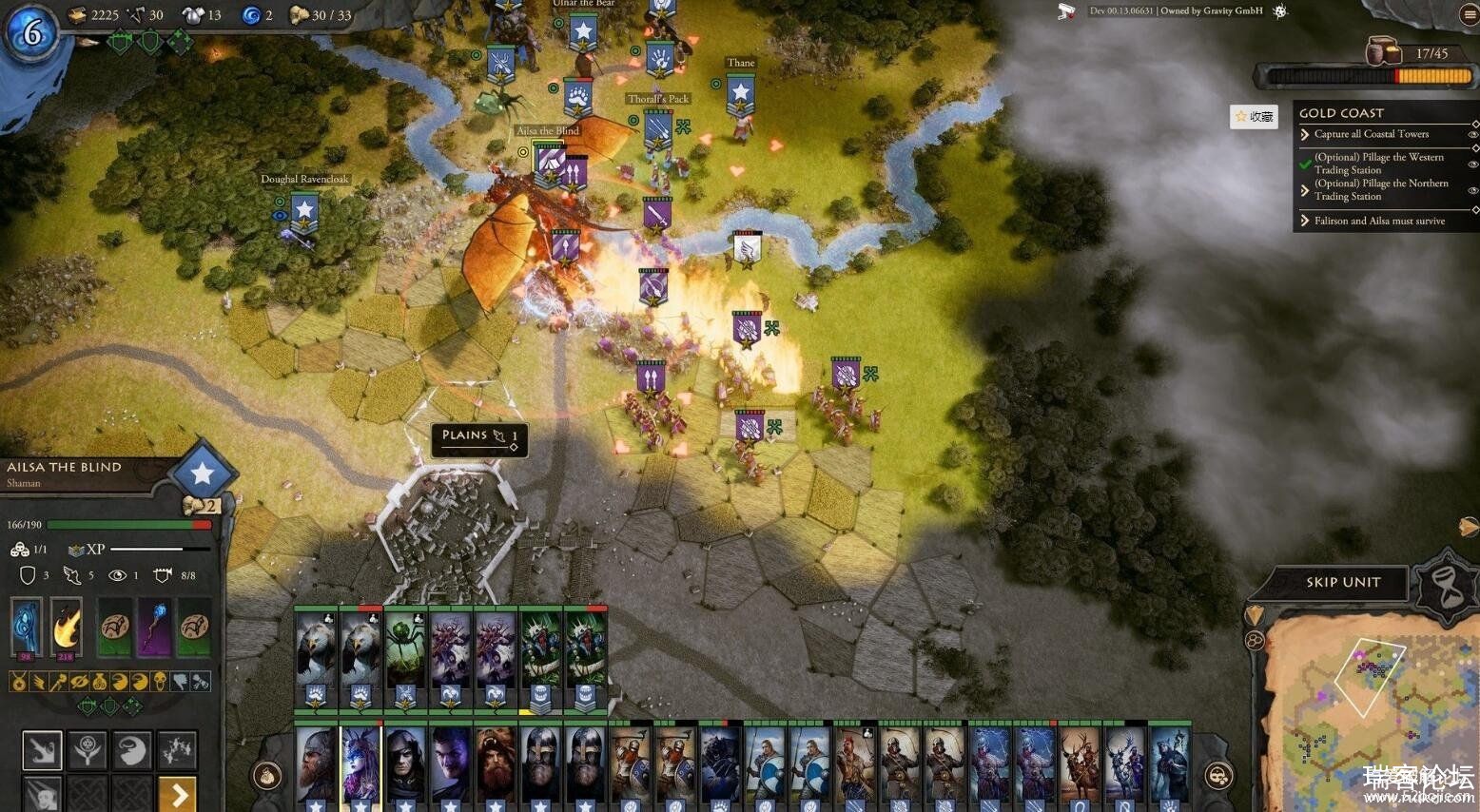Screen dimensions: 1480x812
Task: Click the 收藏 favorite star overlay button
Action: tap(1254, 116)
